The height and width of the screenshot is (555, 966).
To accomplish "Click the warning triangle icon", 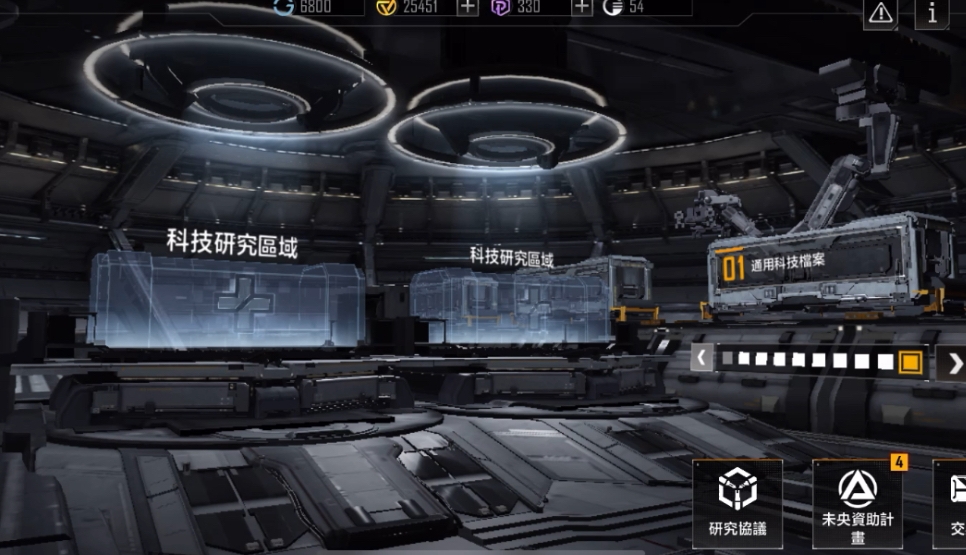I will [880, 12].
